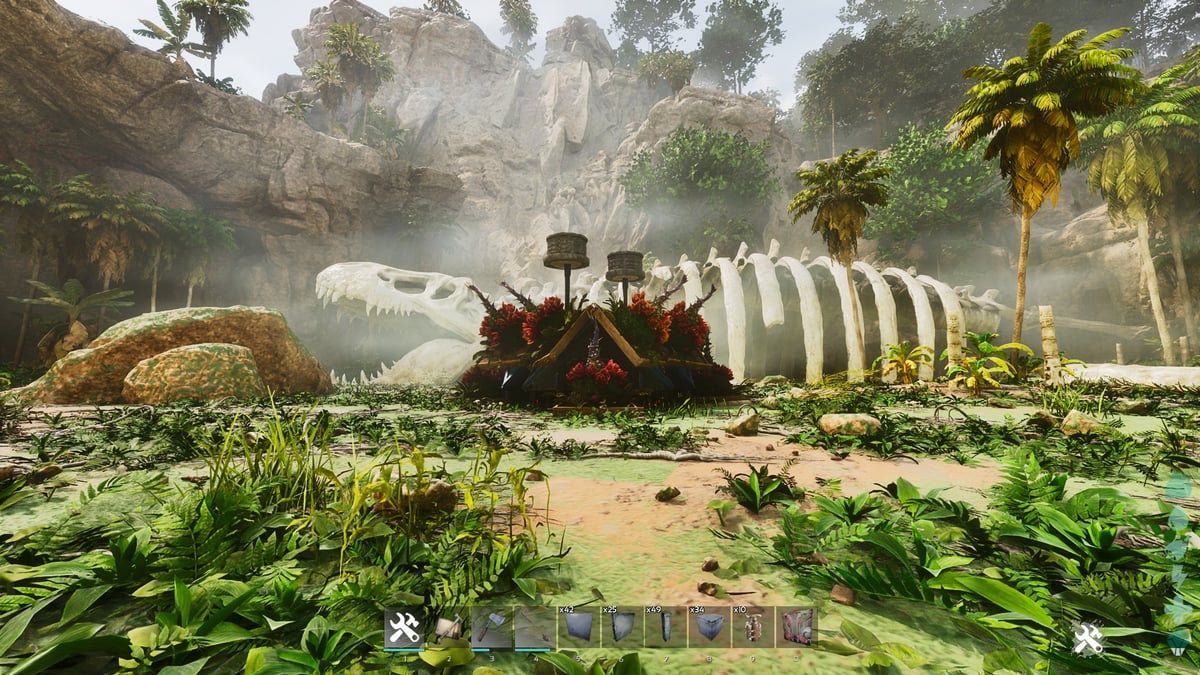Pick the pillar piece stacked at 49
The image size is (1200, 675).
click(x=665, y=628)
